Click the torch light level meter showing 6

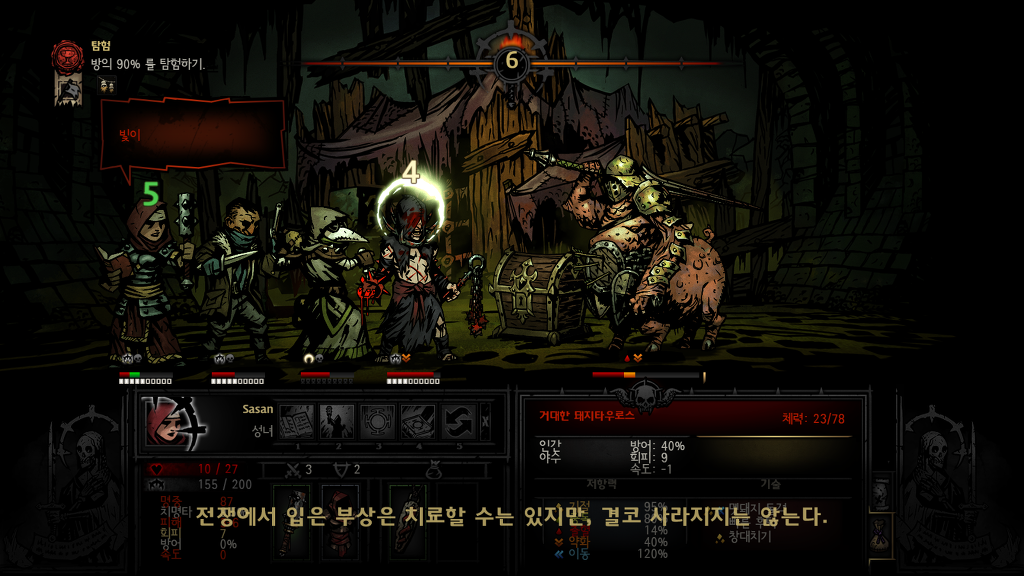click(x=512, y=62)
